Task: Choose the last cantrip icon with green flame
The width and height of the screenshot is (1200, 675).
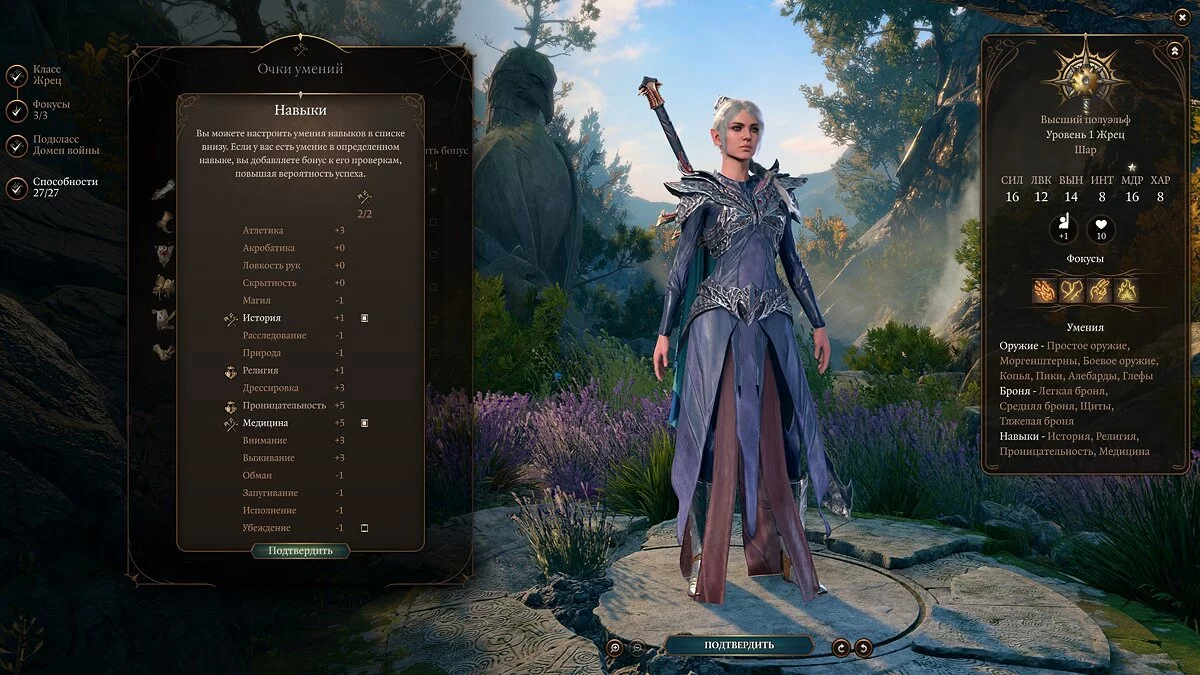Action: pos(1126,290)
